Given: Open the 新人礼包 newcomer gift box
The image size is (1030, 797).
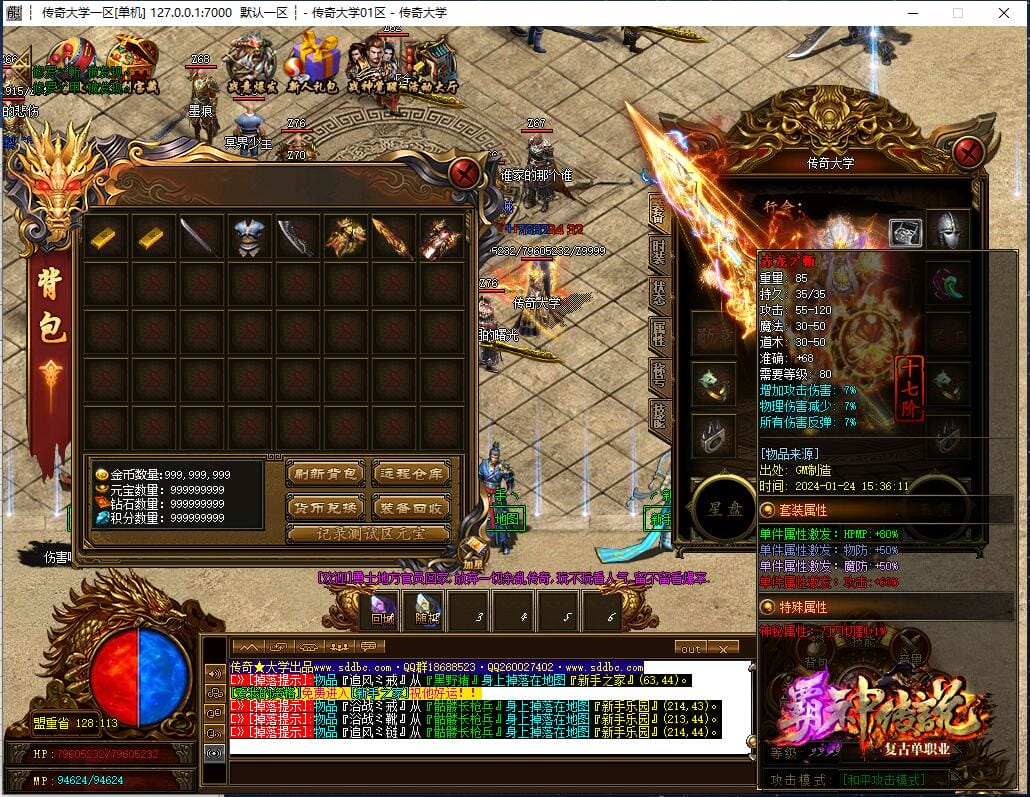Looking at the screenshot, I should 315,62.
